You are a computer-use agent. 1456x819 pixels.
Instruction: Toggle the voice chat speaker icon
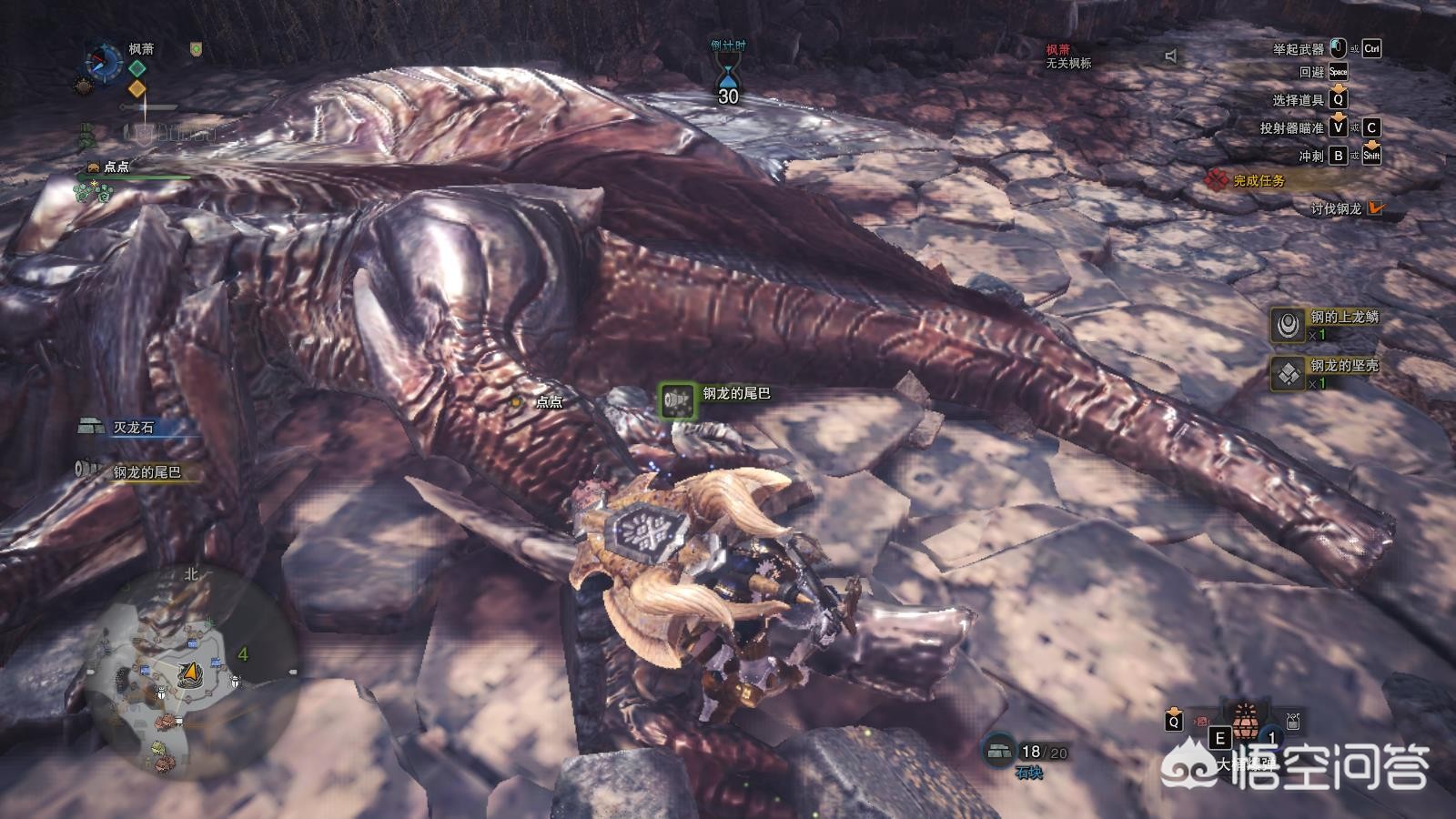(1171, 56)
